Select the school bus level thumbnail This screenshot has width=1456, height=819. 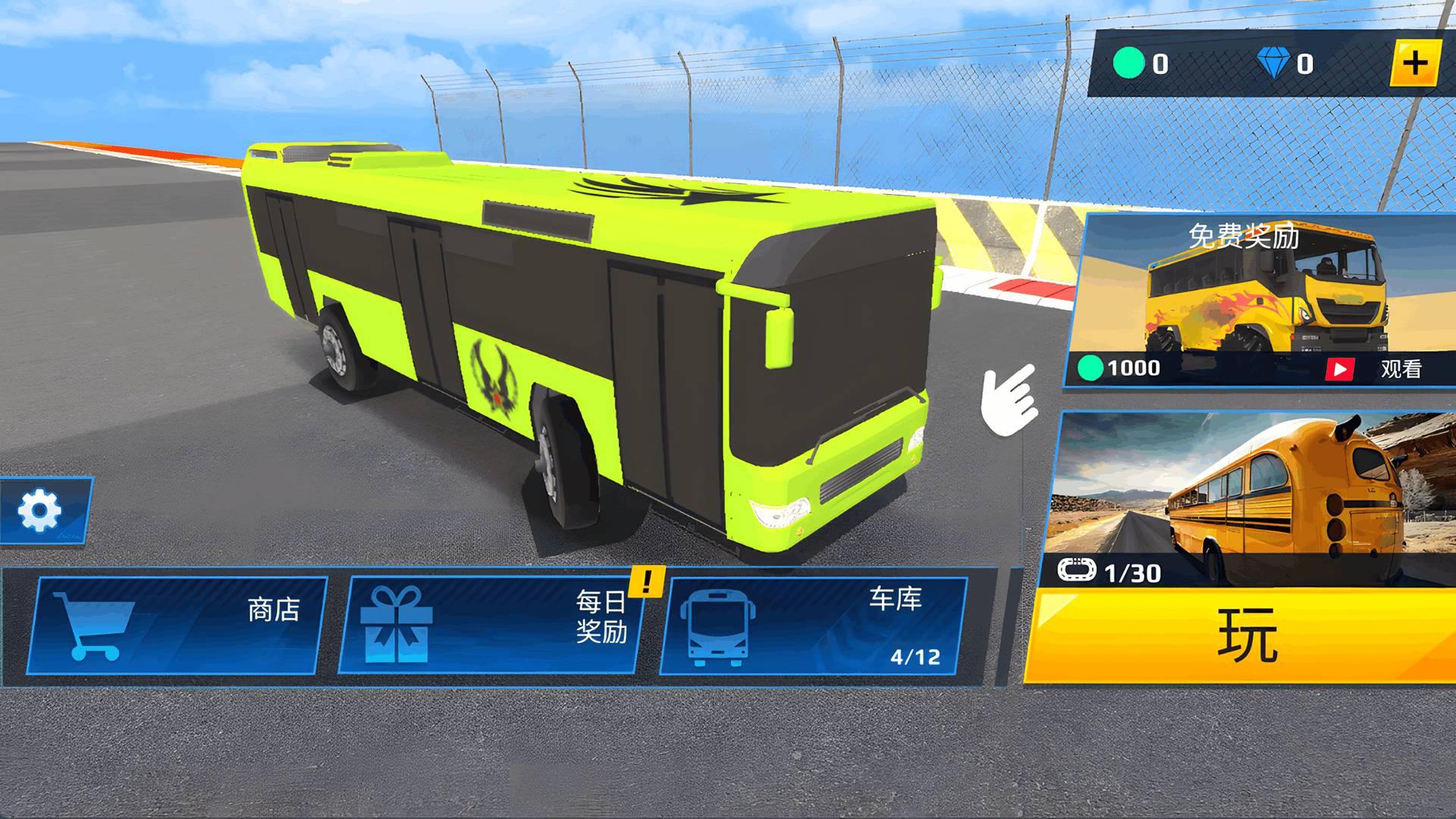click(1251, 493)
